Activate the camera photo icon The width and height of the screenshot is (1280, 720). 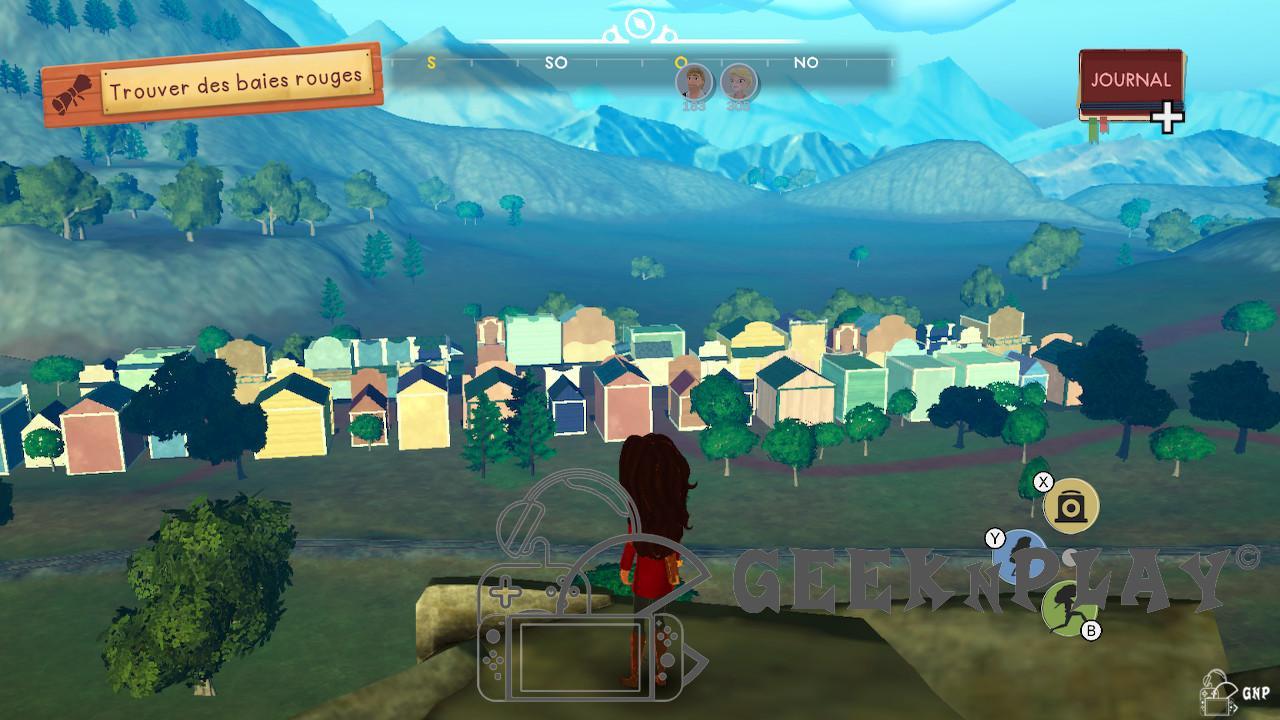(1071, 507)
